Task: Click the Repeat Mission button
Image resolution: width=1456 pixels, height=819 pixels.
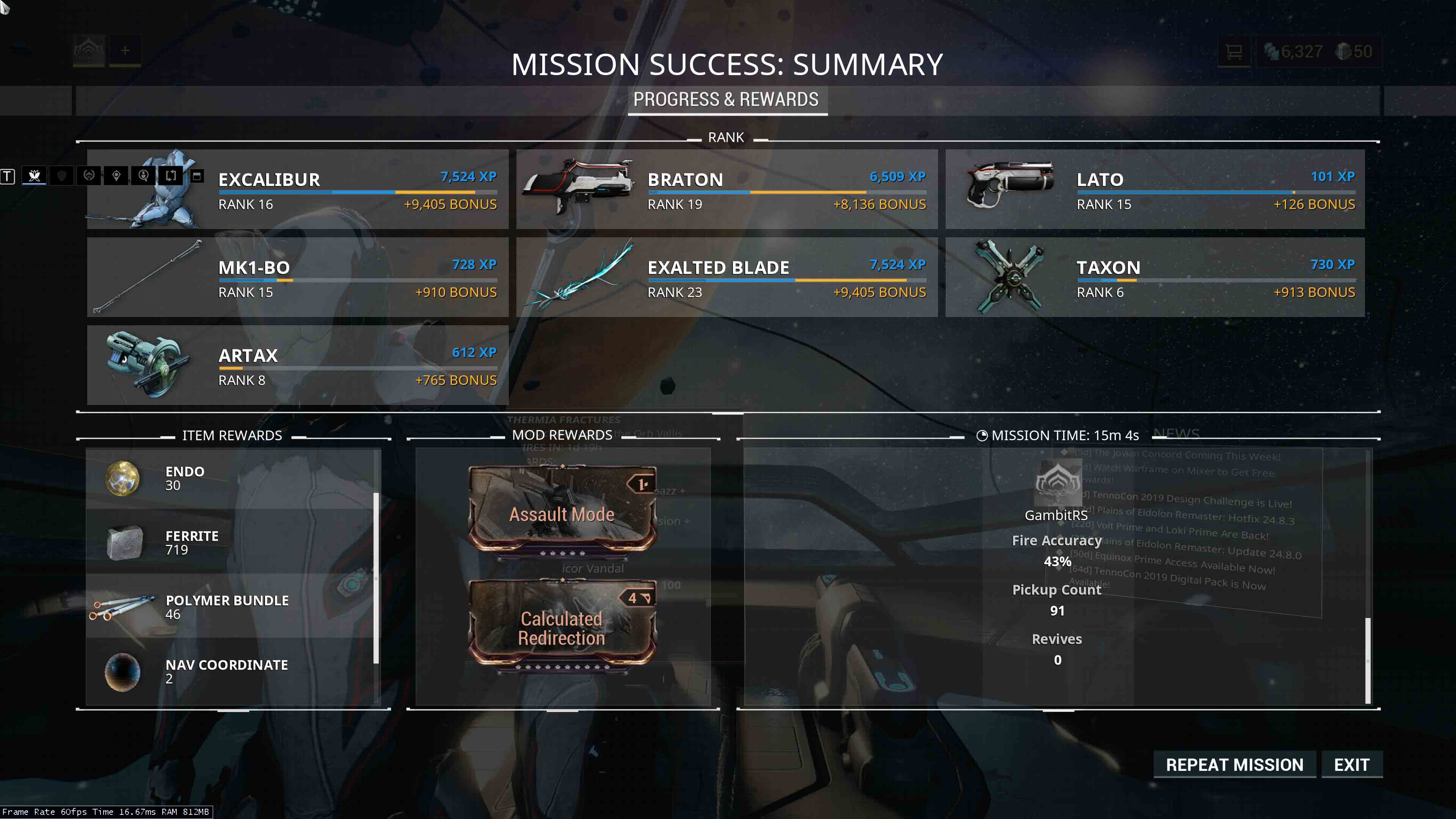Action: pyautogui.click(x=1234, y=764)
